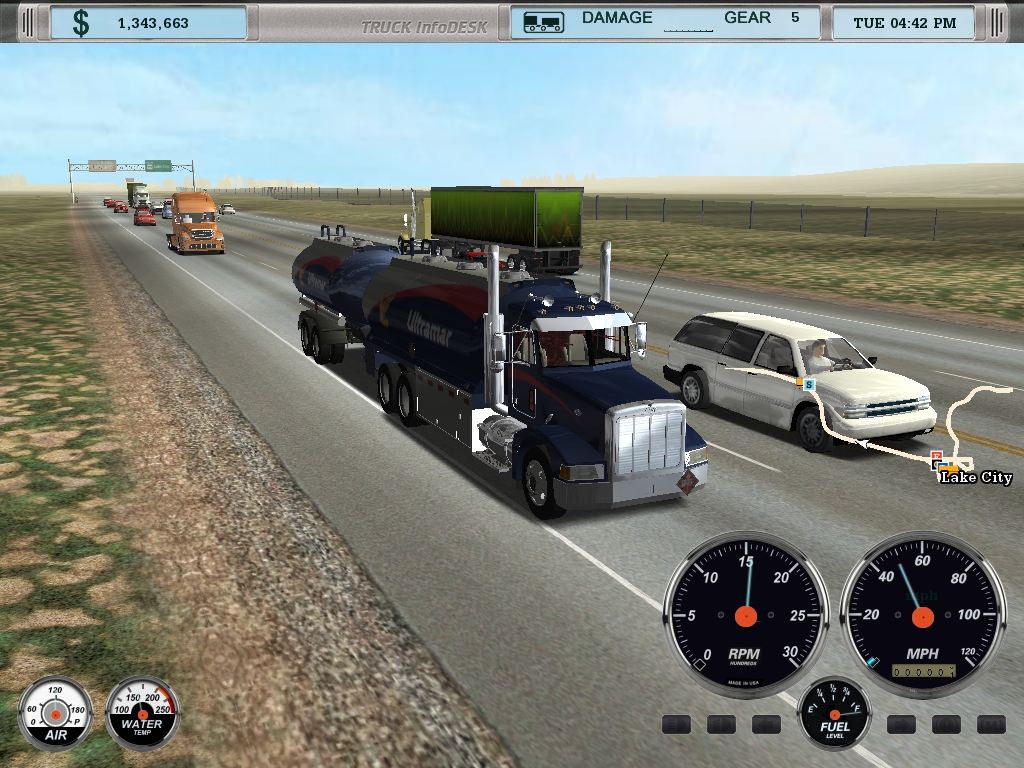Click the TRUCK InfoDESK label
This screenshot has height=768, width=1024.
pyautogui.click(x=424, y=26)
